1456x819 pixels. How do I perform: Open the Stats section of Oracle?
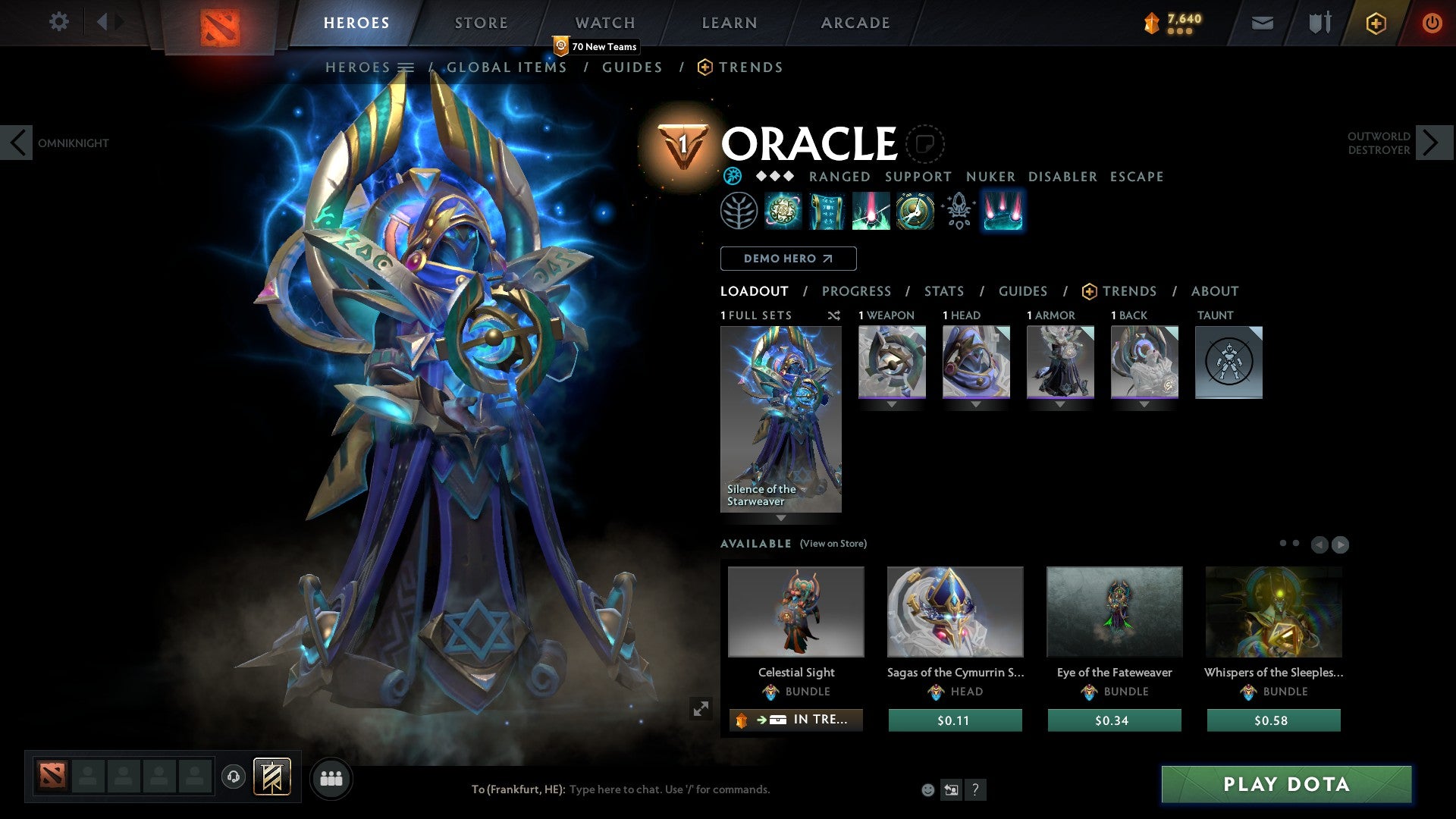click(x=944, y=290)
